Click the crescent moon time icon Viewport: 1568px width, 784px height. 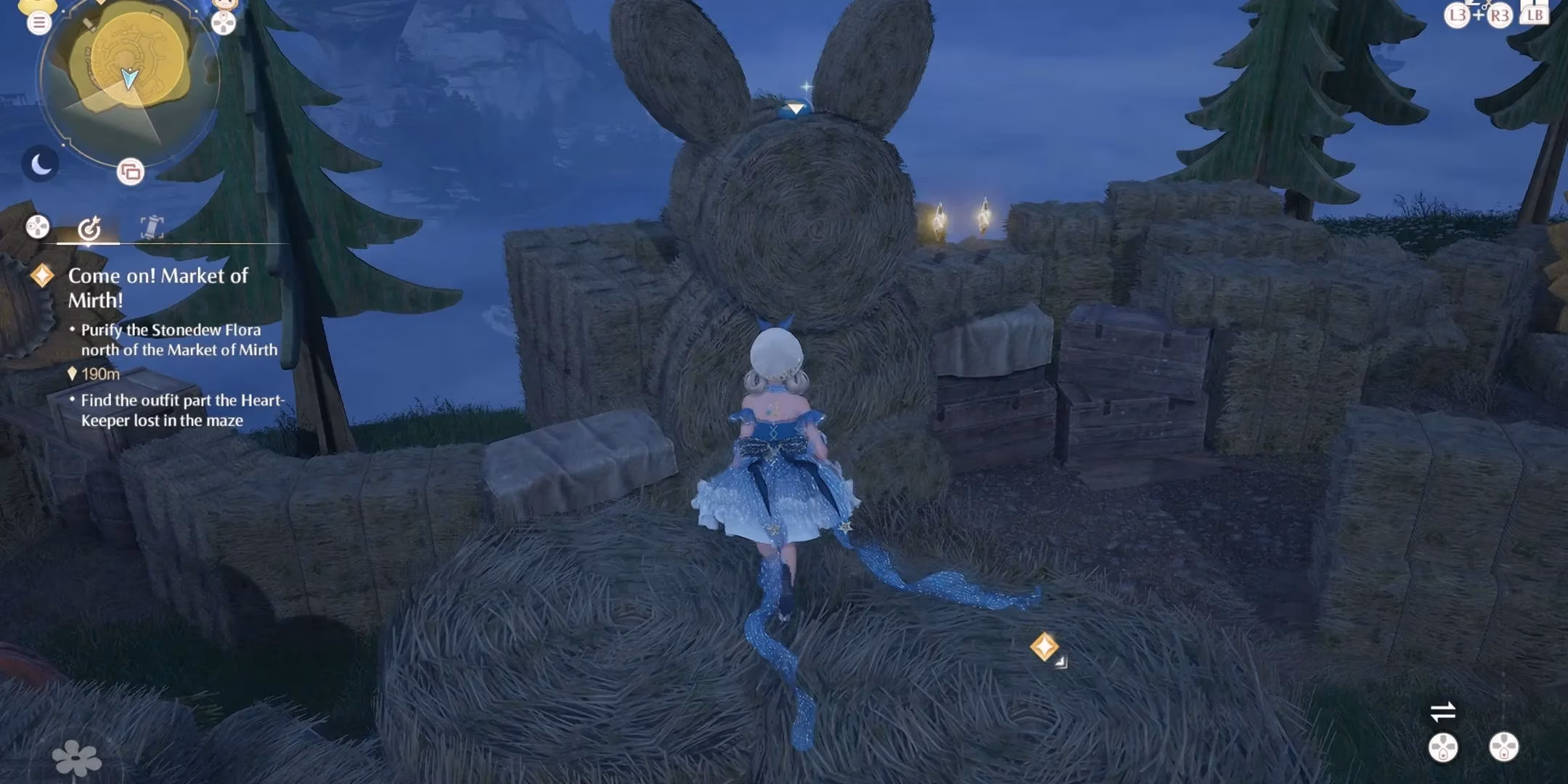tap(40, 164)
